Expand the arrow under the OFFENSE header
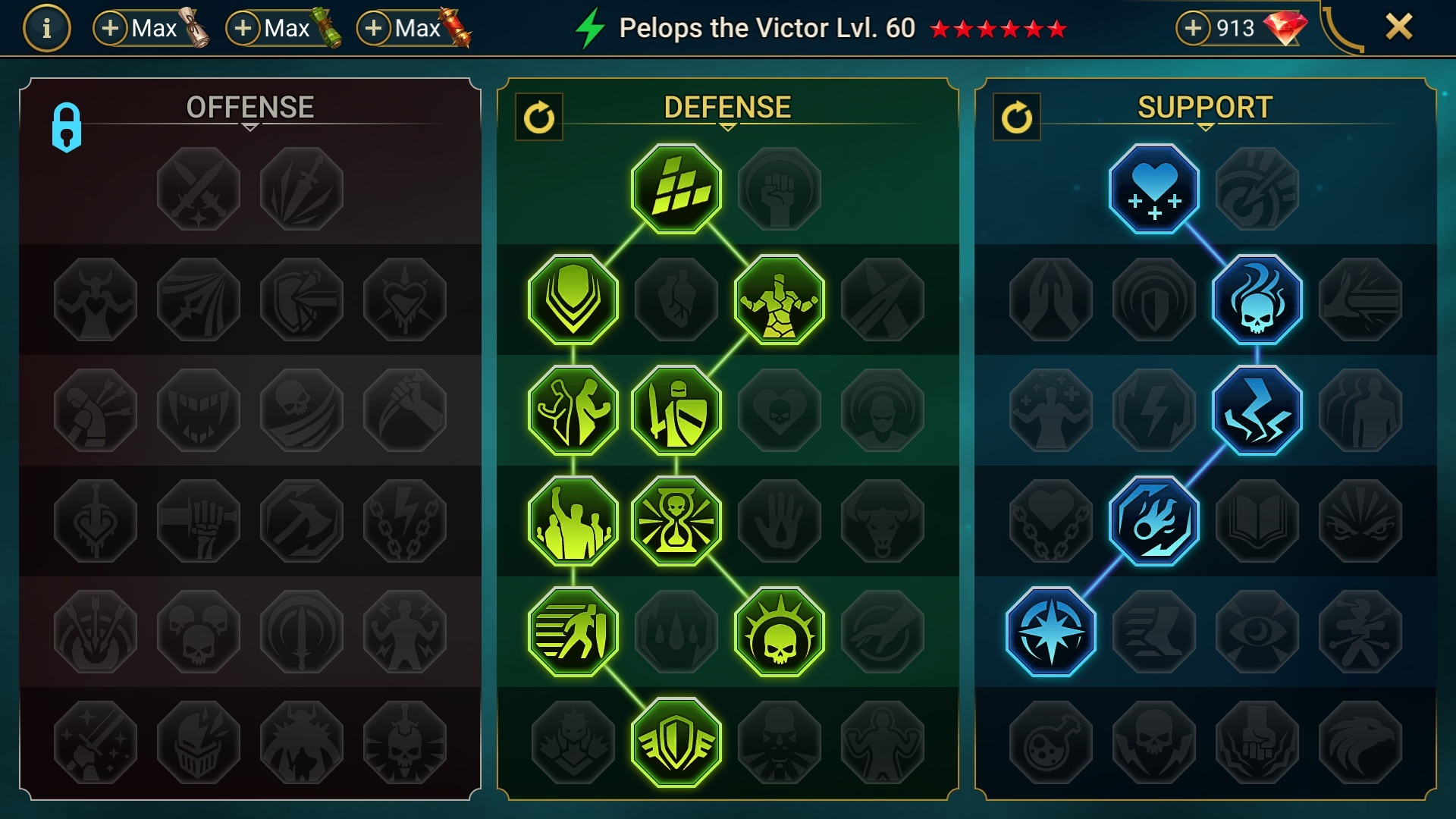 tap(250, 127)
